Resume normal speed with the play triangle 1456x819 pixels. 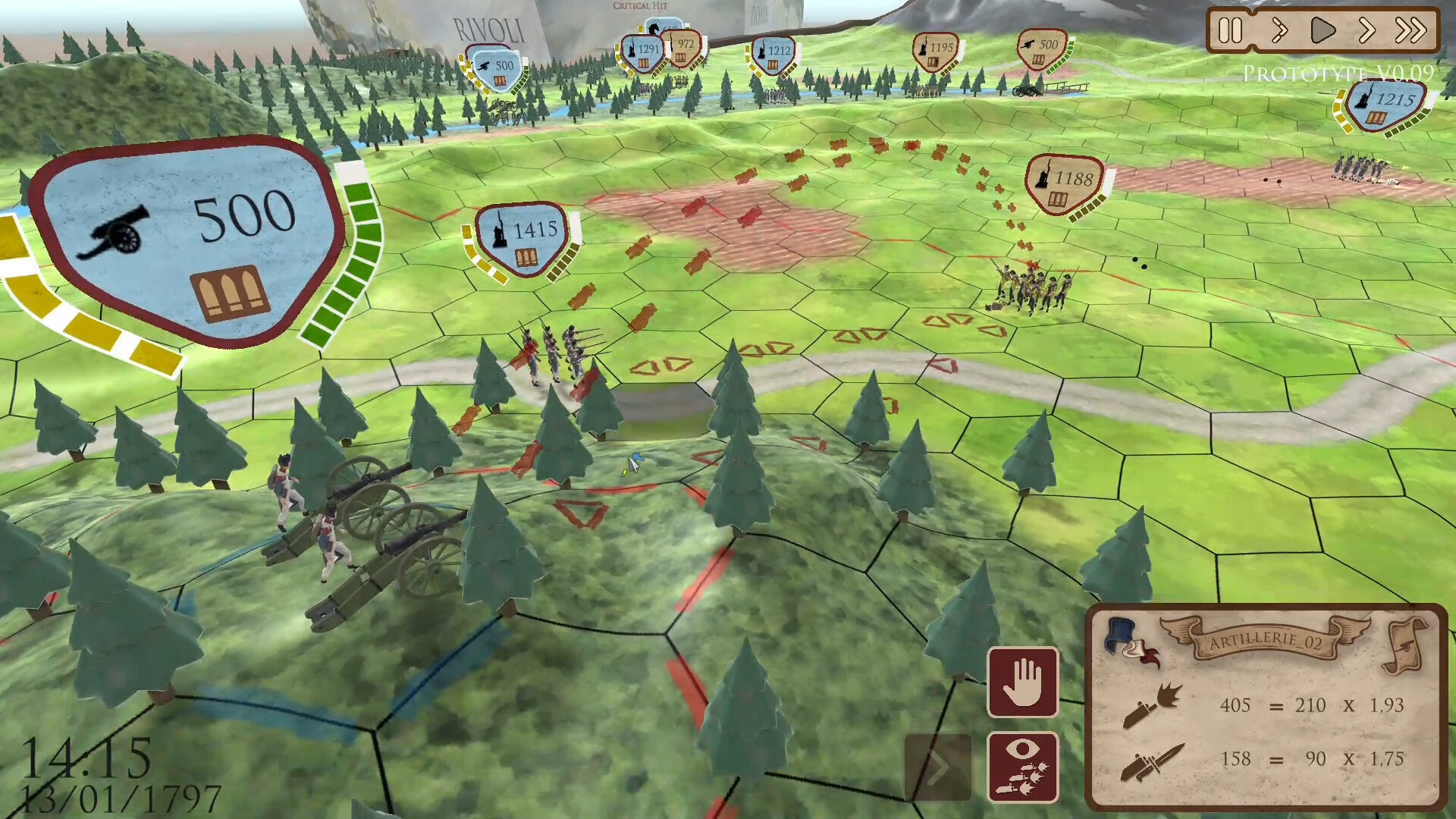[x=1323, y=31]
